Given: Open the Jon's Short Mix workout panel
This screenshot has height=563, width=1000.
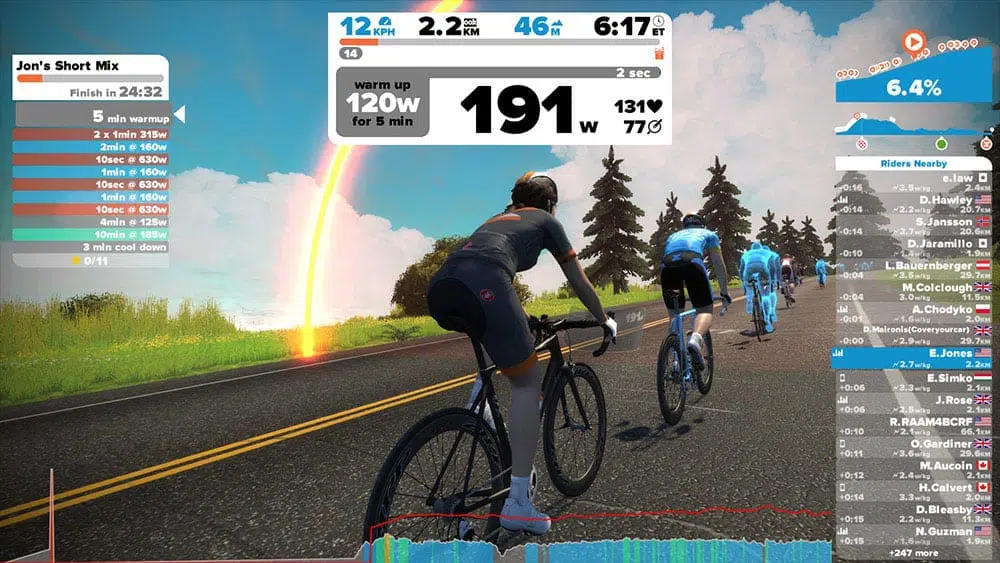Looking at the screenshot, I should (90, 78).
